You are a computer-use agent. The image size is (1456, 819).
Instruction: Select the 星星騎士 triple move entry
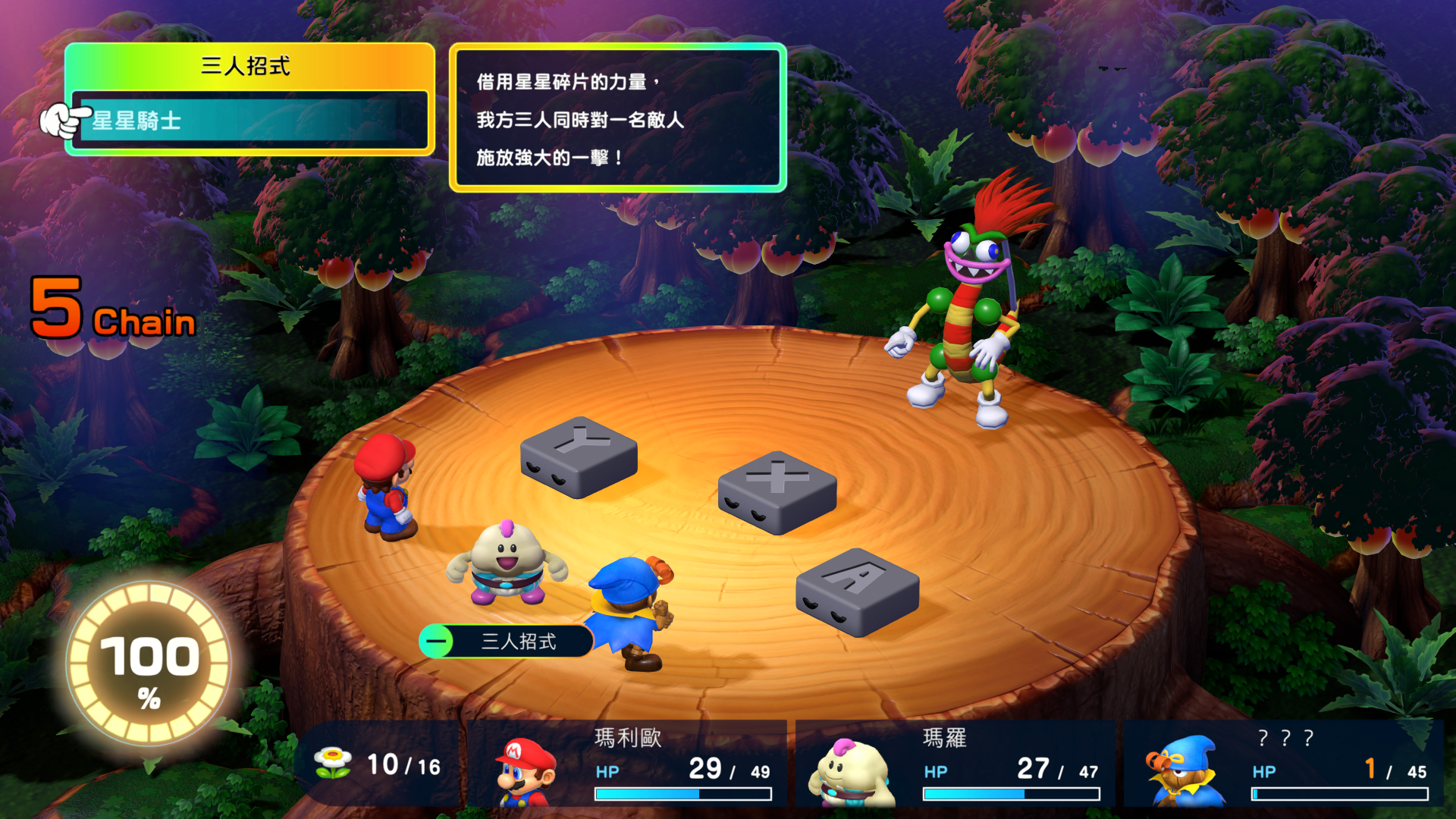250,121
